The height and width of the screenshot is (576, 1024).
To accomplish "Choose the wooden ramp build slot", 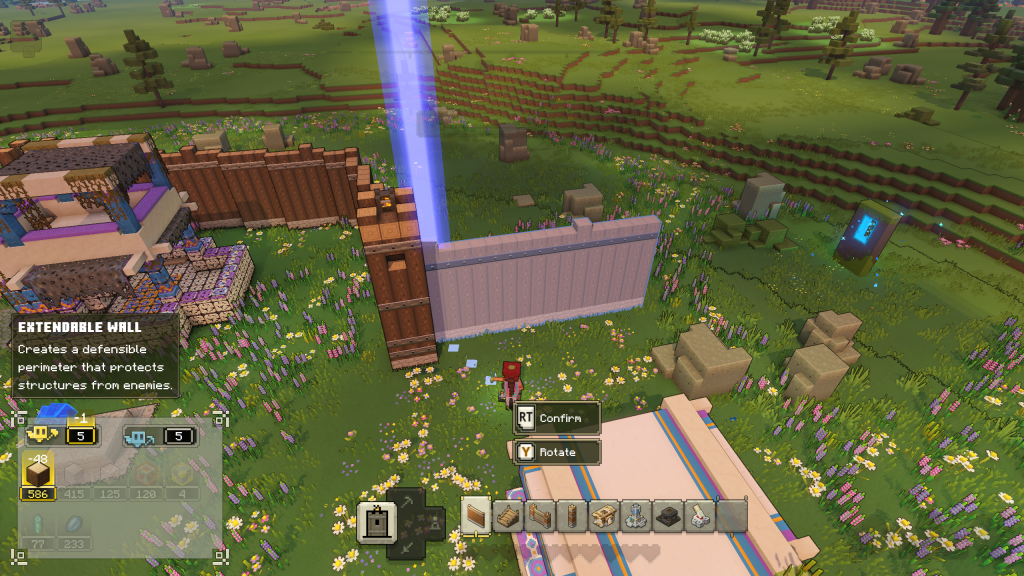I will pyautogui.click(x=508, y=516).
